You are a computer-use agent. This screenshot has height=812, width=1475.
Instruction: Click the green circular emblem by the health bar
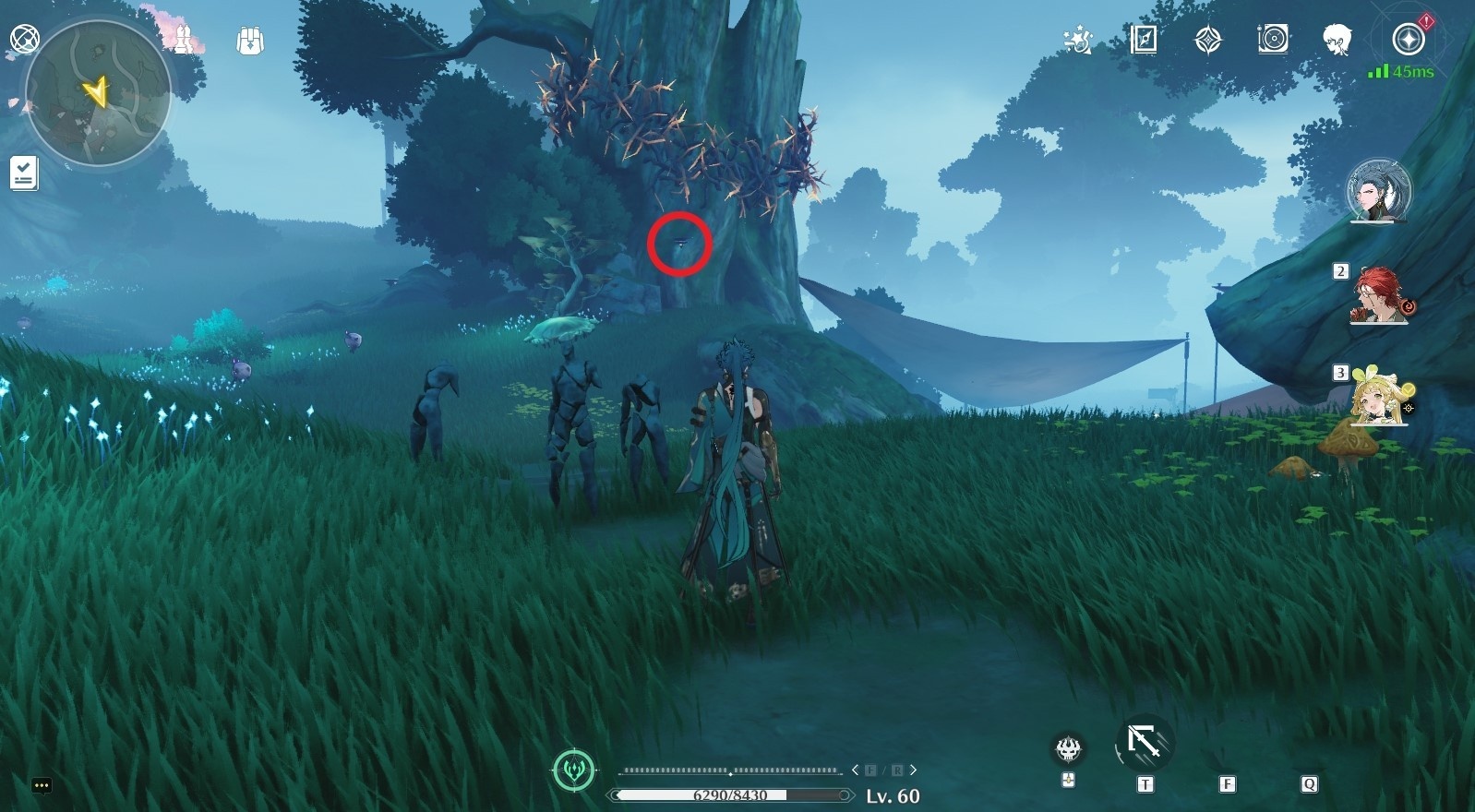tap(573, 770)
